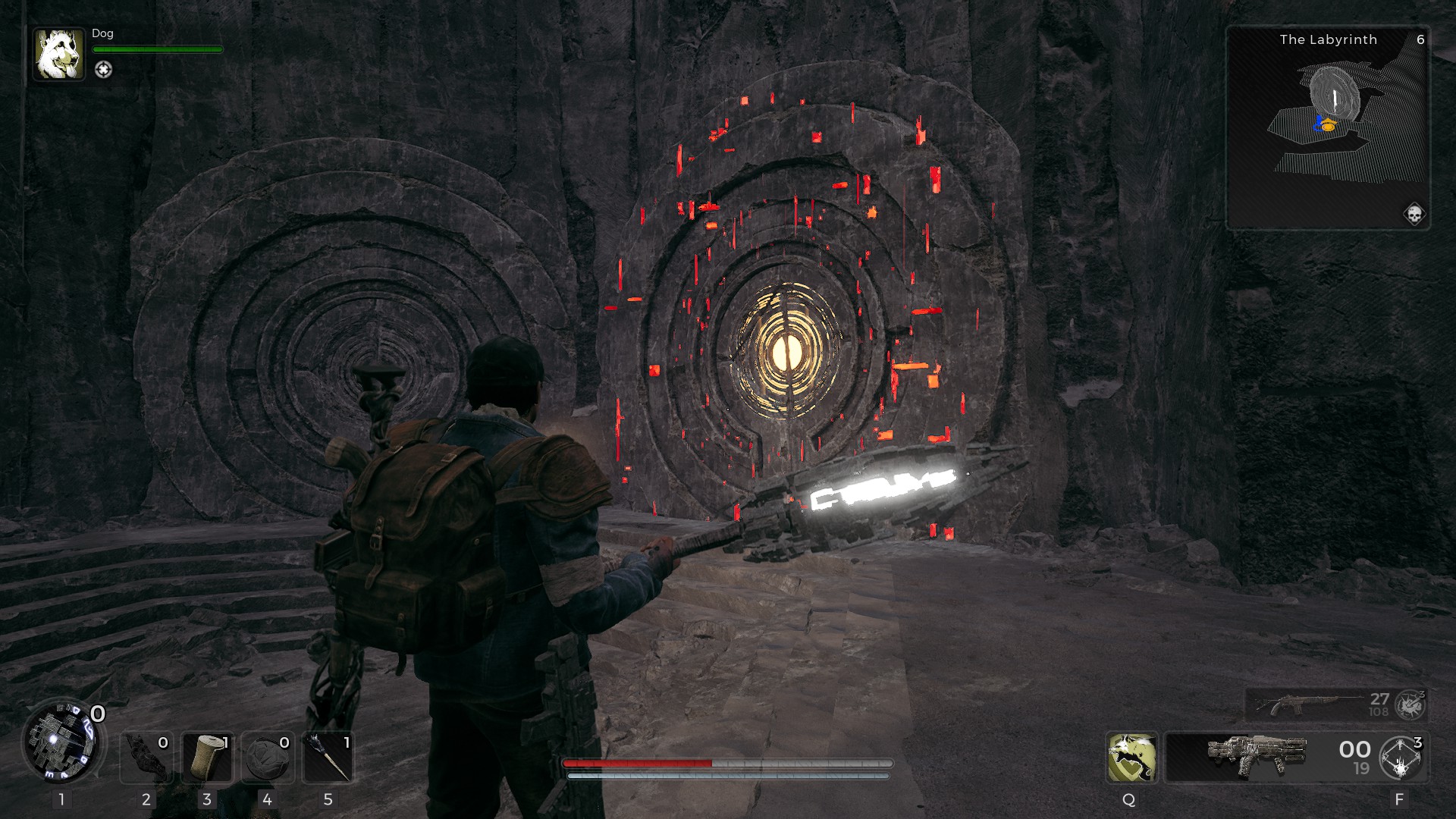Select the Dog companion portrait
Screen dimensions: 1456x819
[58, 54]
